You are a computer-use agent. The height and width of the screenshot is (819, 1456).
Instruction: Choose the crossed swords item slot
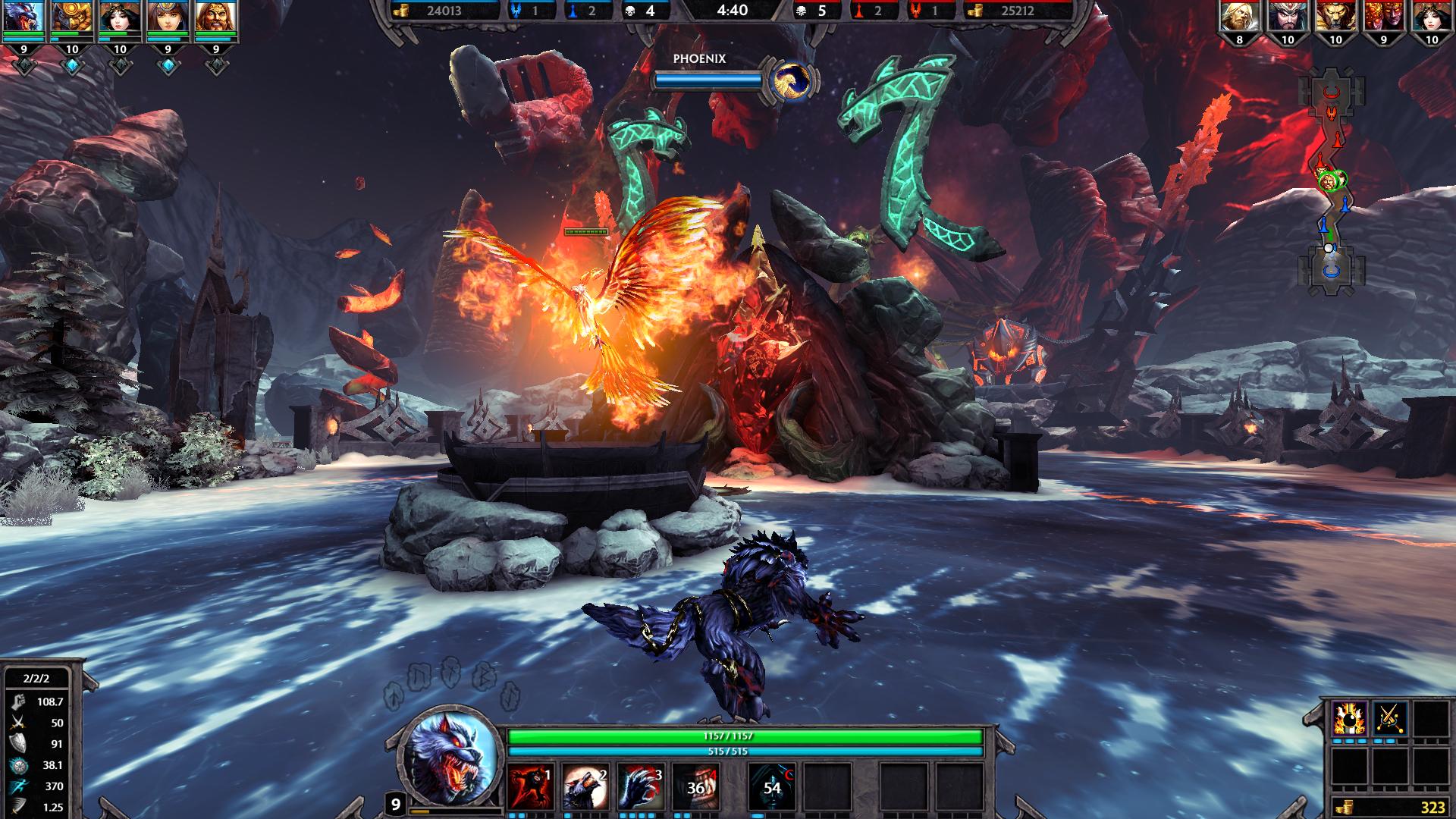coord(1389,717)
